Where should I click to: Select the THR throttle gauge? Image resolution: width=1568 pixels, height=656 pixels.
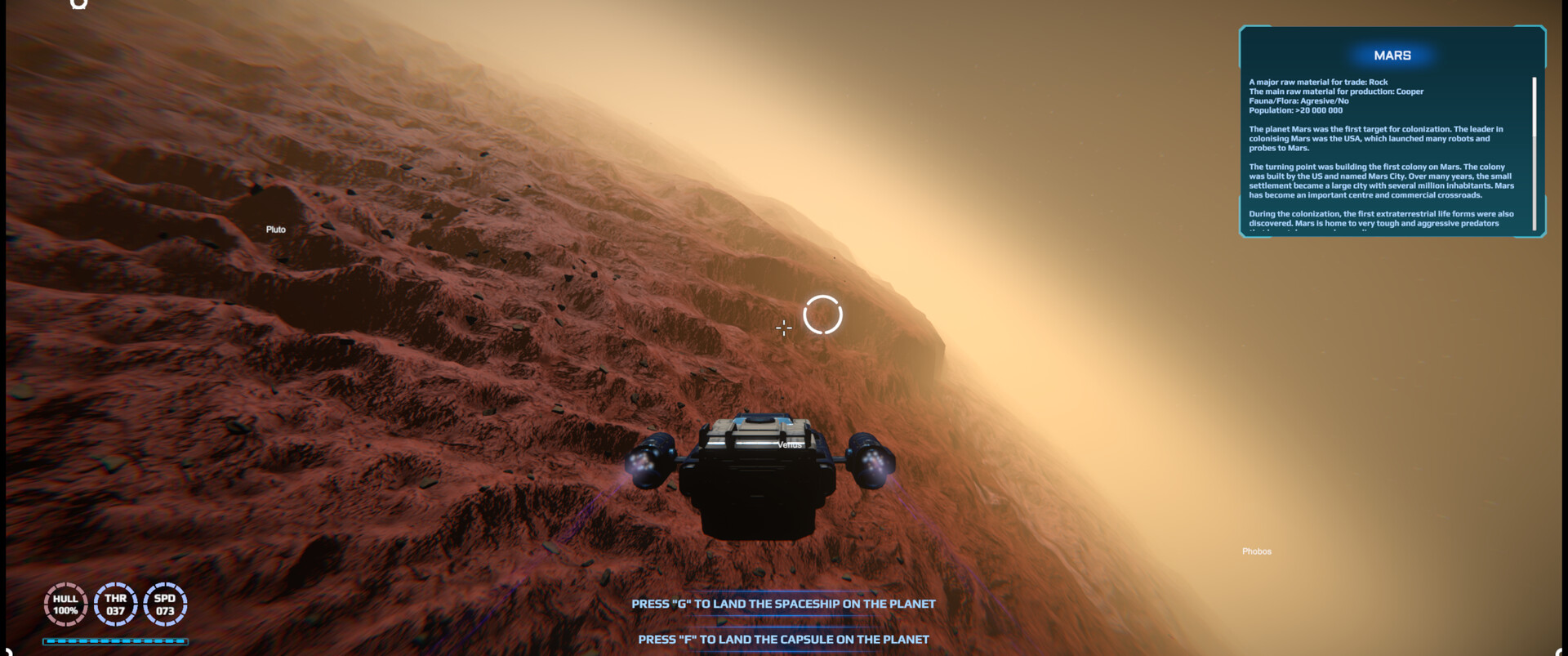click(x=114, y=604)
